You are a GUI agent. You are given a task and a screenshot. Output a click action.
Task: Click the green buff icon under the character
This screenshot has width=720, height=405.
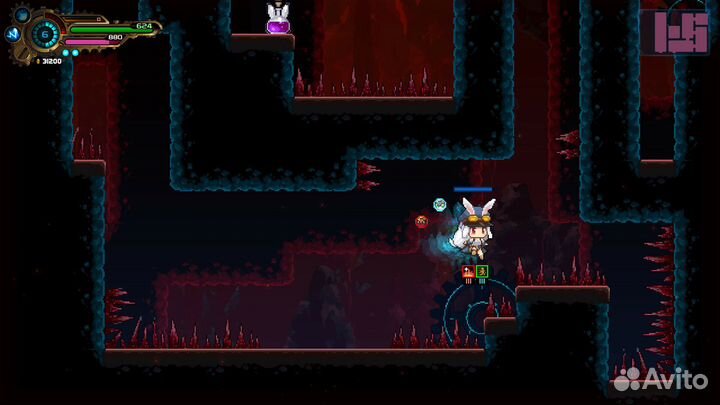[481, 271]
